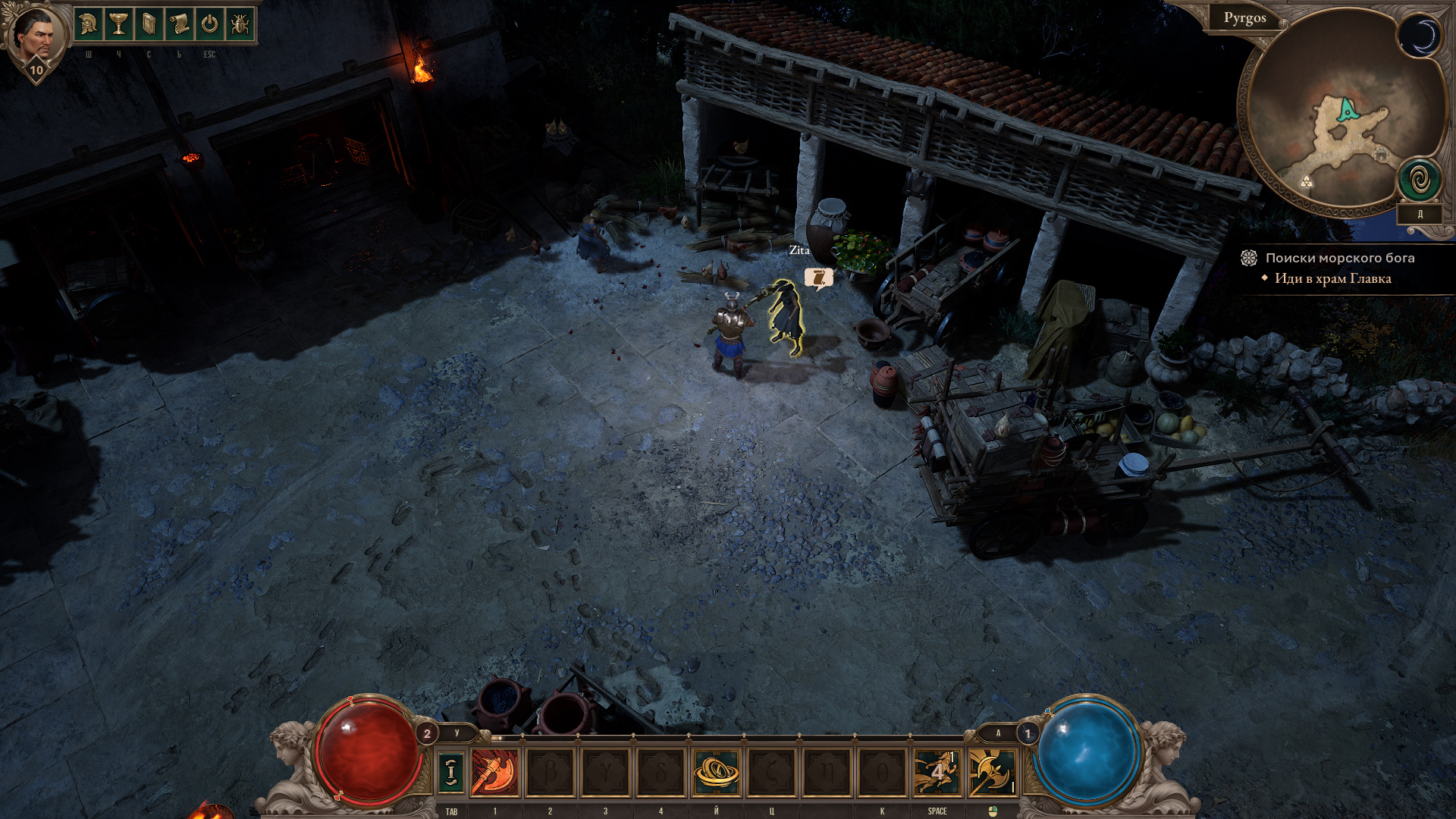Screen dimensions: 1456x819
Task: Click the crescent moon time indicator
Action: tap(1419, 36)
